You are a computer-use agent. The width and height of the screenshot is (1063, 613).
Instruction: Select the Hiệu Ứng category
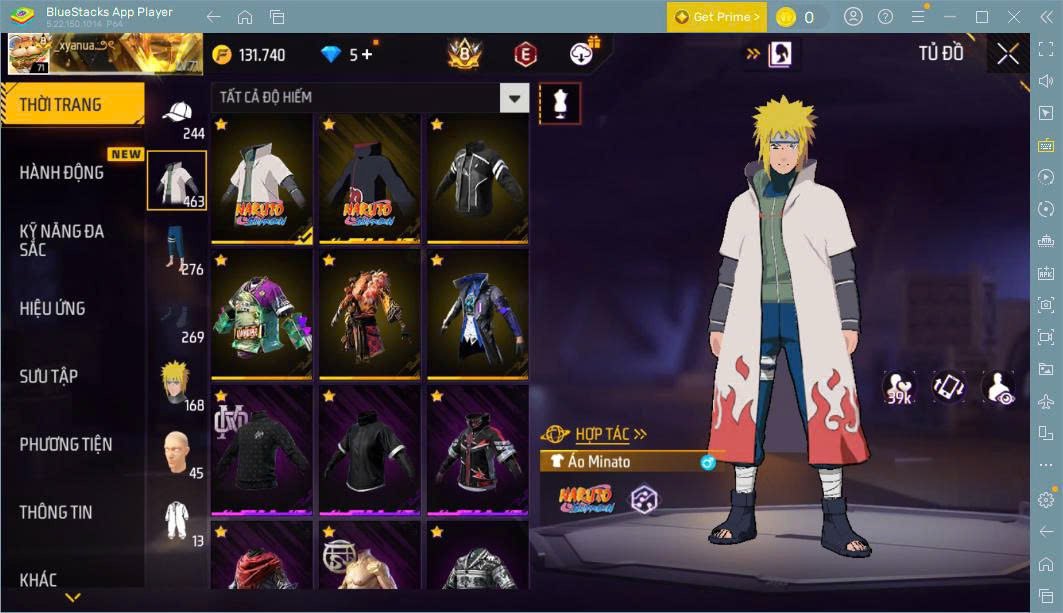(x=52, y=309)
